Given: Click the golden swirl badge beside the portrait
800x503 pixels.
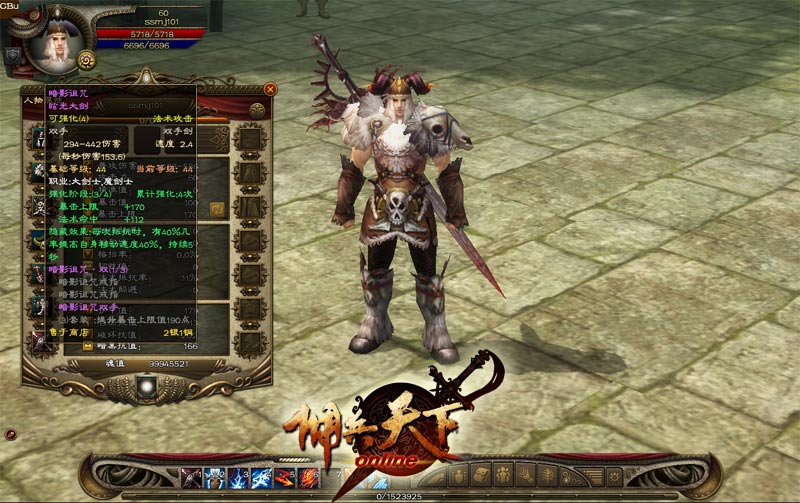Looking at the screenshot, I should click(86, 61).
